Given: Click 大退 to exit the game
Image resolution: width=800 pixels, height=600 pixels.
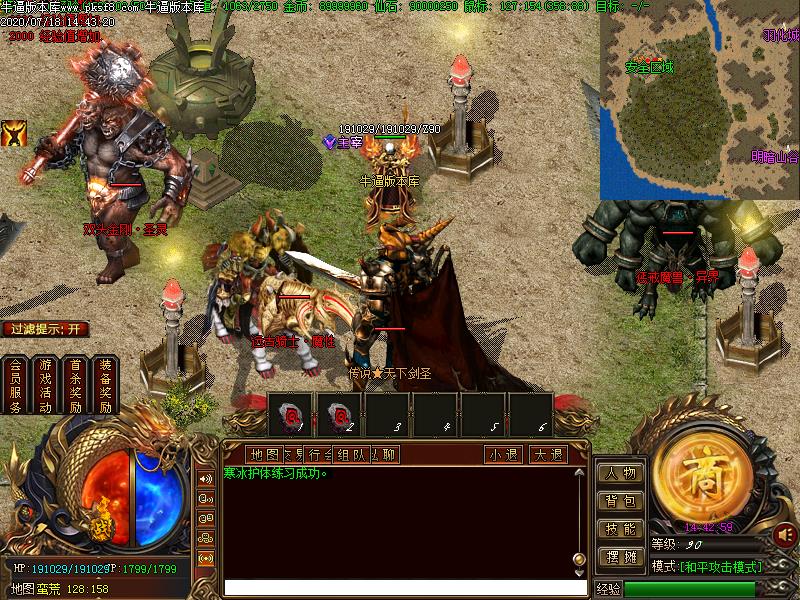Looking at the screenshot, I should [547, 454].
